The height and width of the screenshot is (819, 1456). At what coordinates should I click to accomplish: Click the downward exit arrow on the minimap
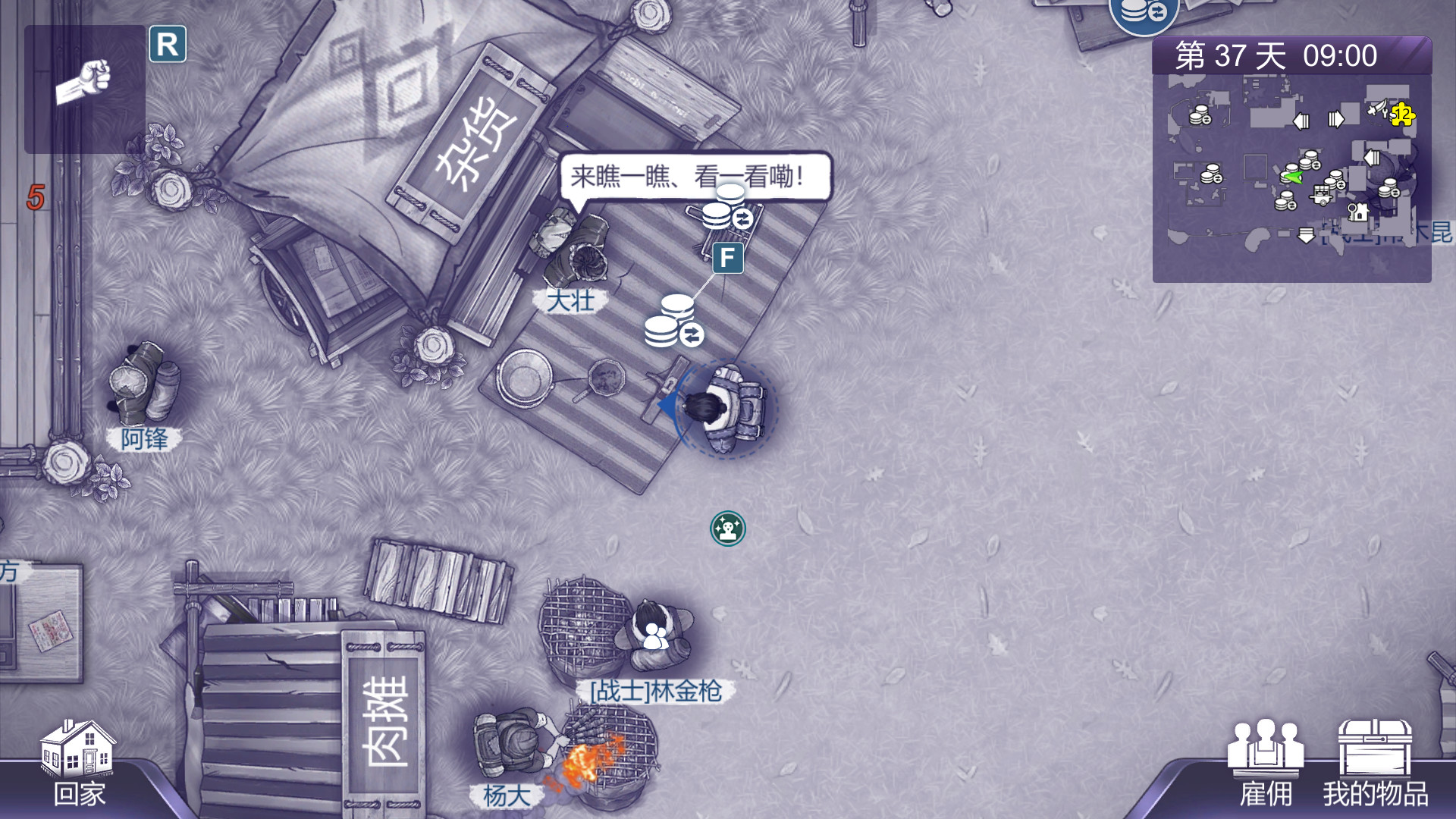[1306, 236]
